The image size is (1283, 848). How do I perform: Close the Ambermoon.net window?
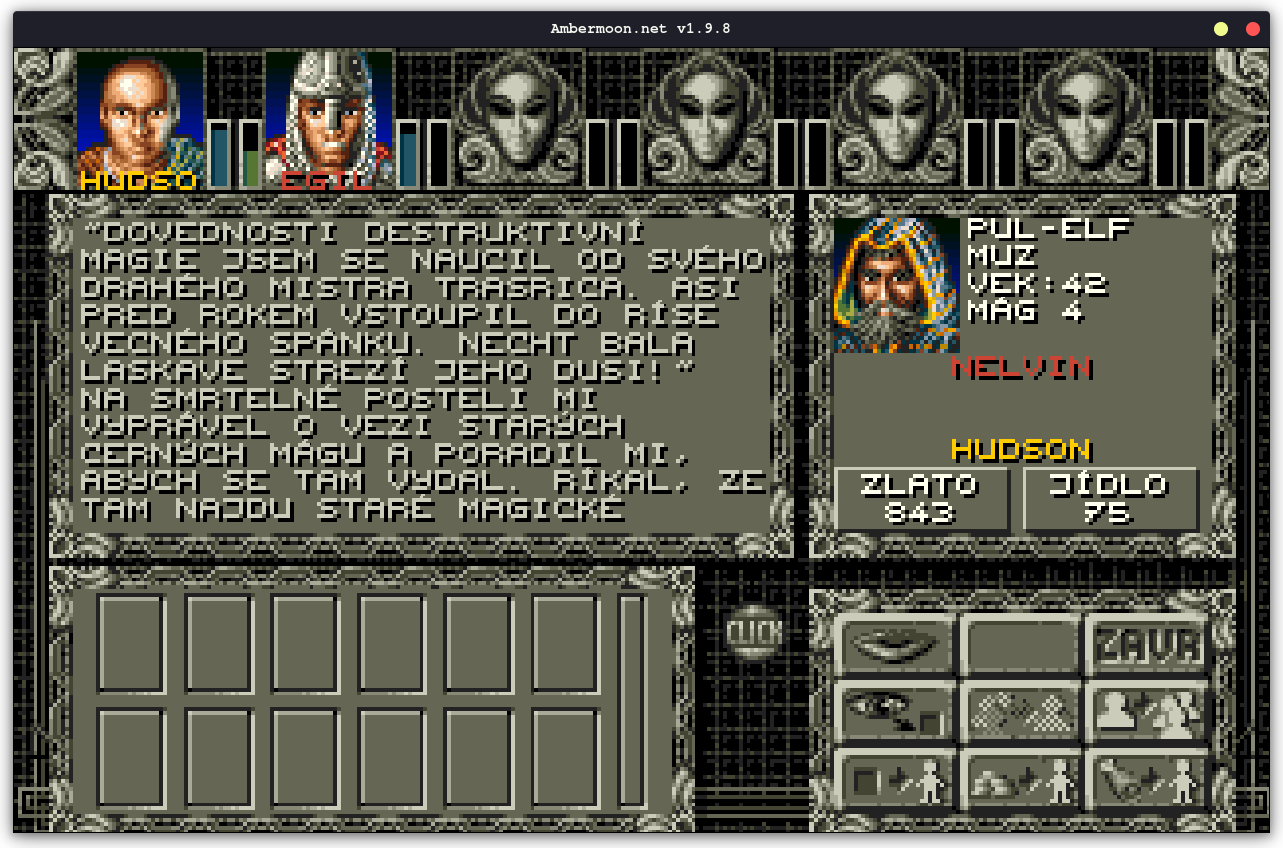click(x=1253, y=29)
